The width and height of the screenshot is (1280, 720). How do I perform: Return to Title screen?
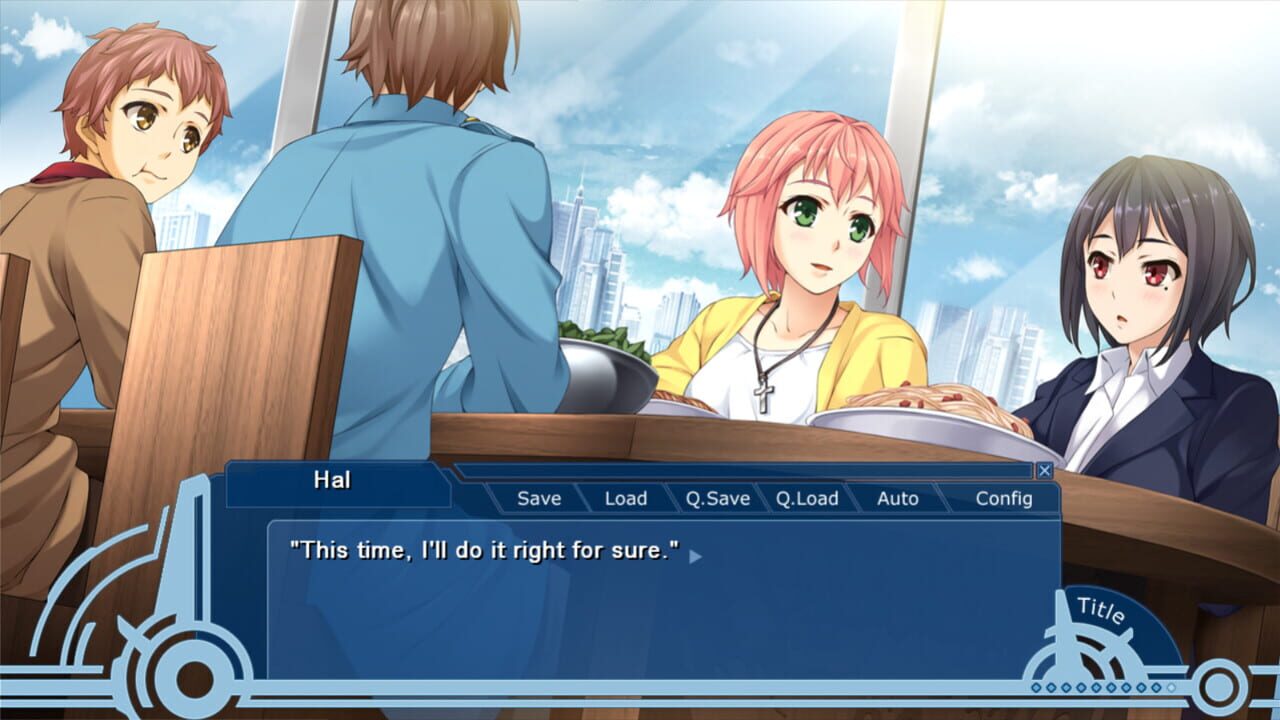coord(1100,608)
